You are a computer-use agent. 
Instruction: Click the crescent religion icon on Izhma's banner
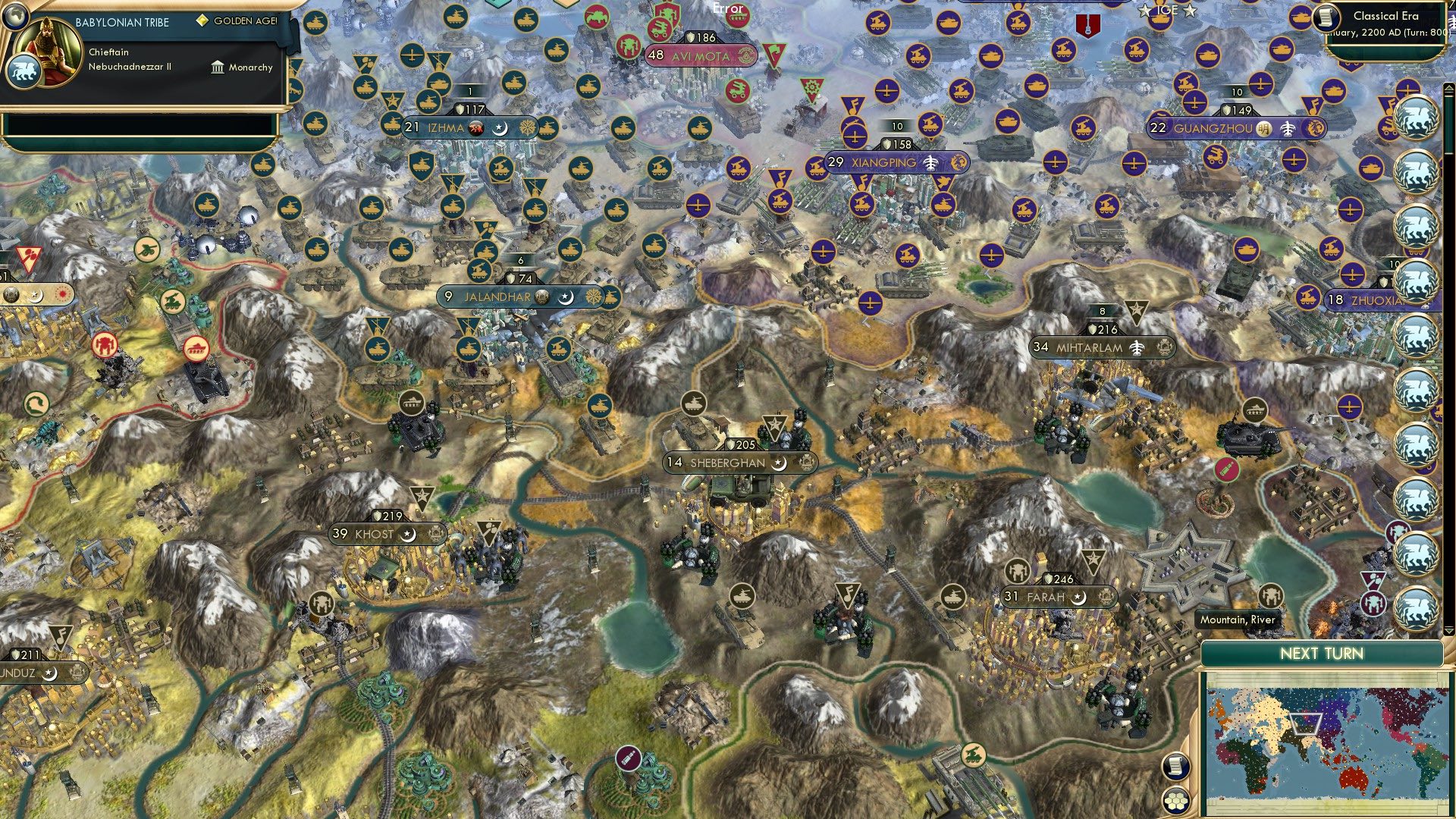tap(500, 130)
